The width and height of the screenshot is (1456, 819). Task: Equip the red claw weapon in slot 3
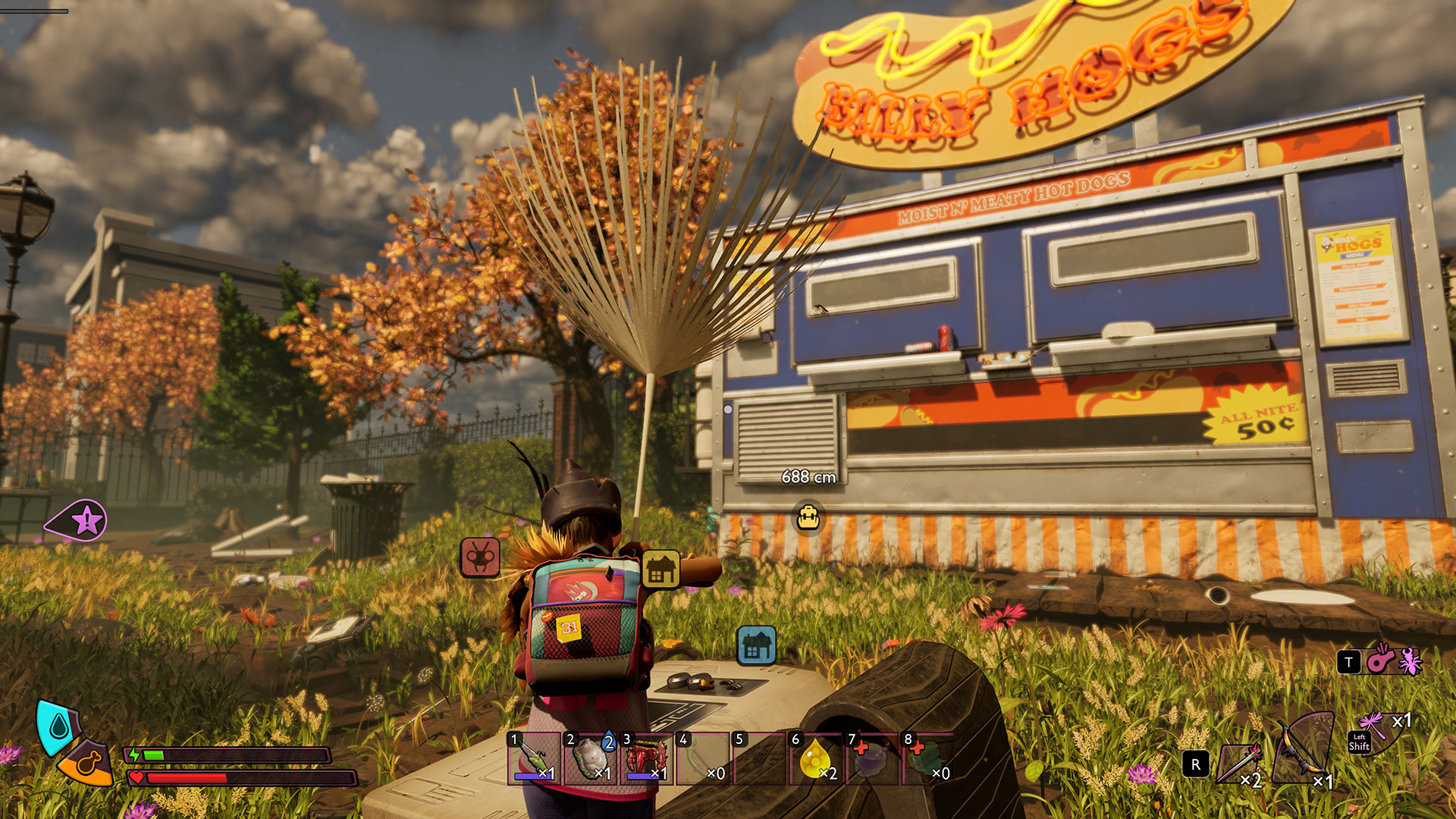[647, 758]
